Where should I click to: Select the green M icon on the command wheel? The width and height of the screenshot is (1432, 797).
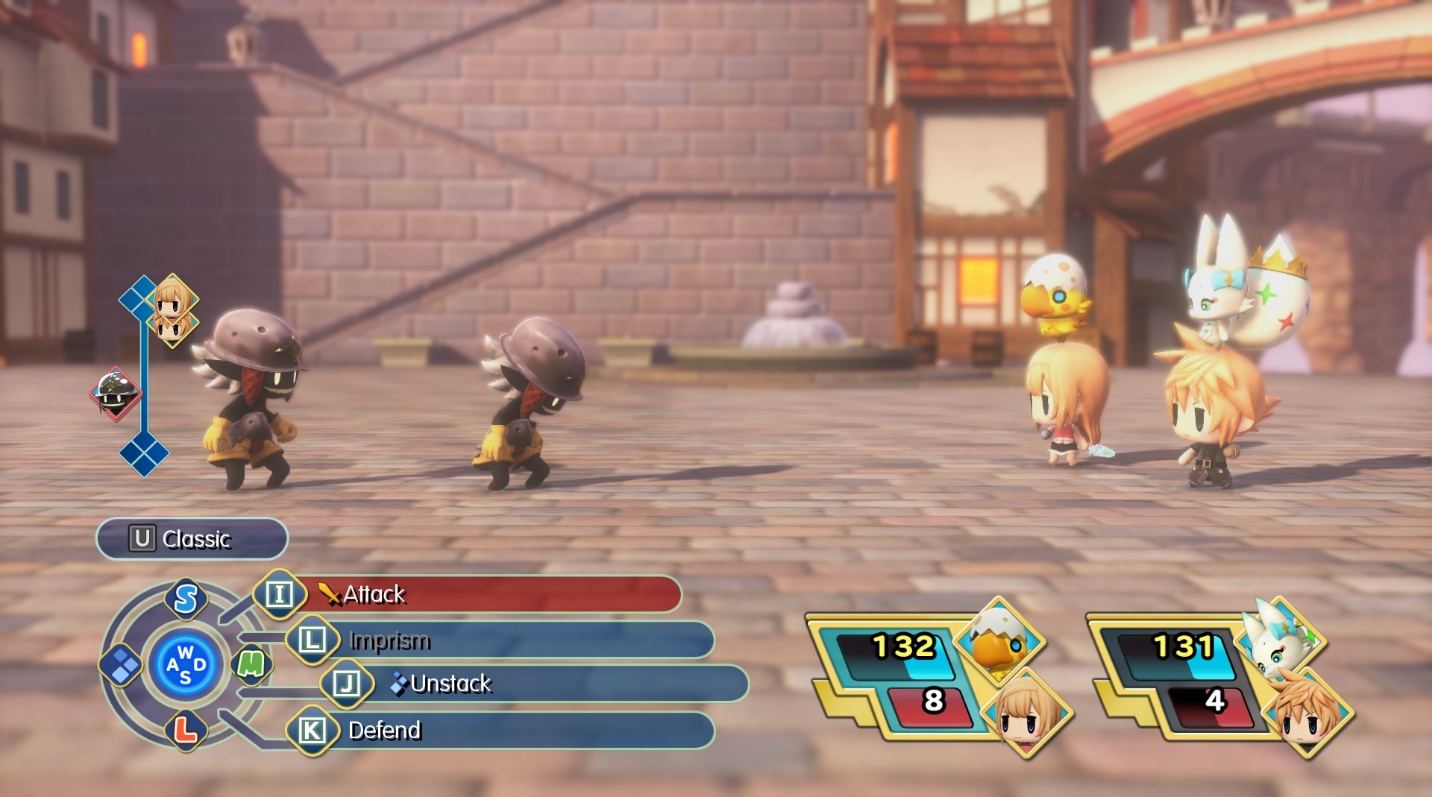(250, 663)
